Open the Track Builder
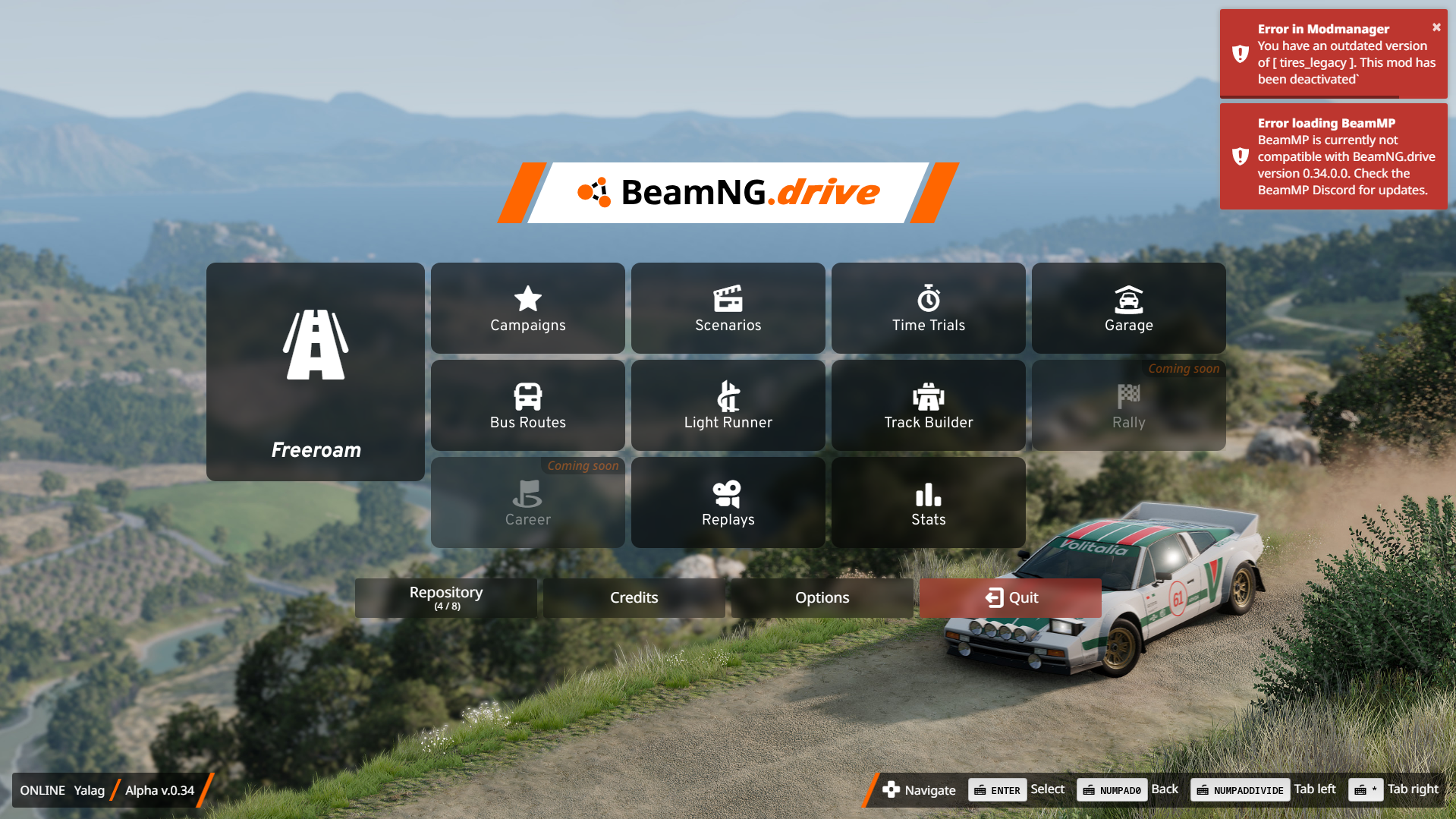This screenshot has height=819, width=1456. tap(929, 405)
